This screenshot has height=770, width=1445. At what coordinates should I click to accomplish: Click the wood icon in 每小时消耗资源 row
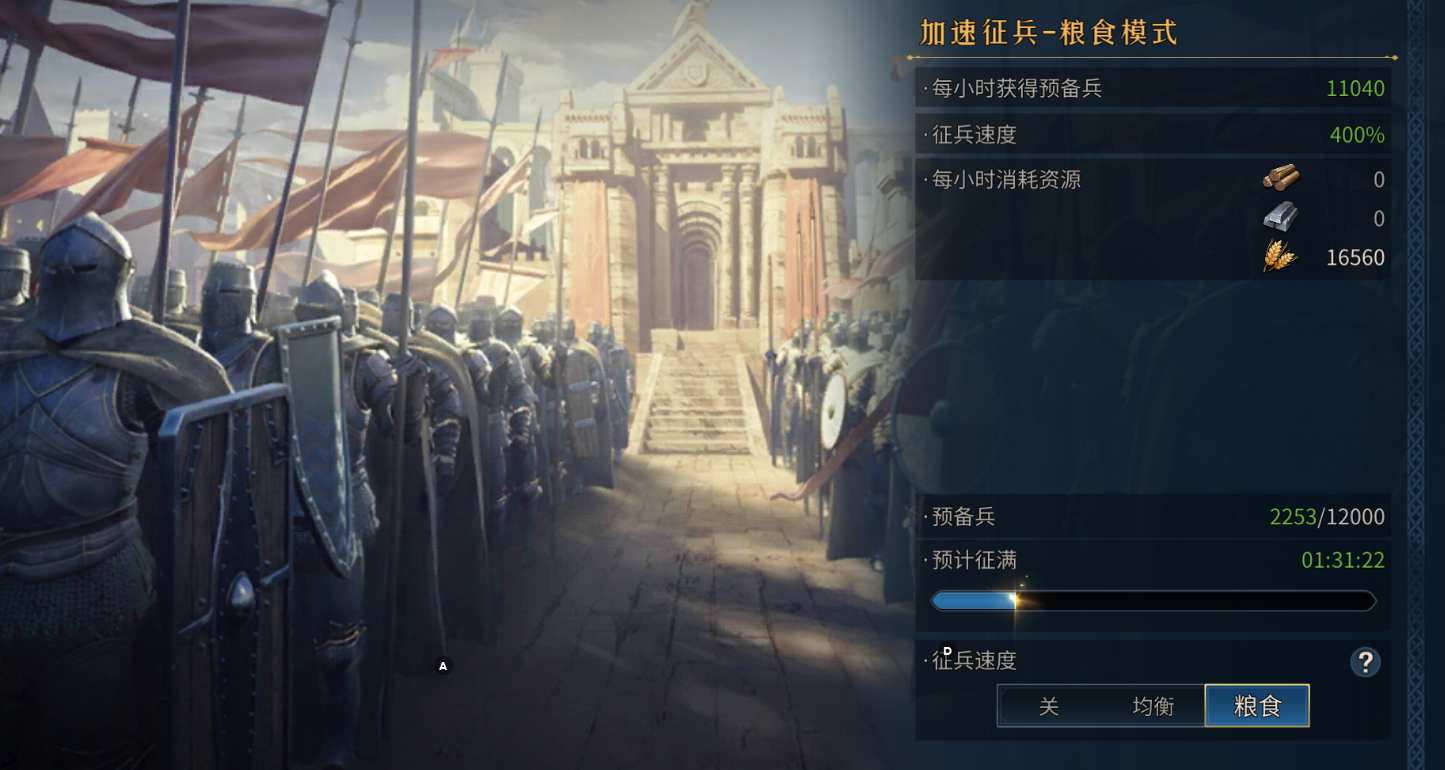coord(1283,180)
